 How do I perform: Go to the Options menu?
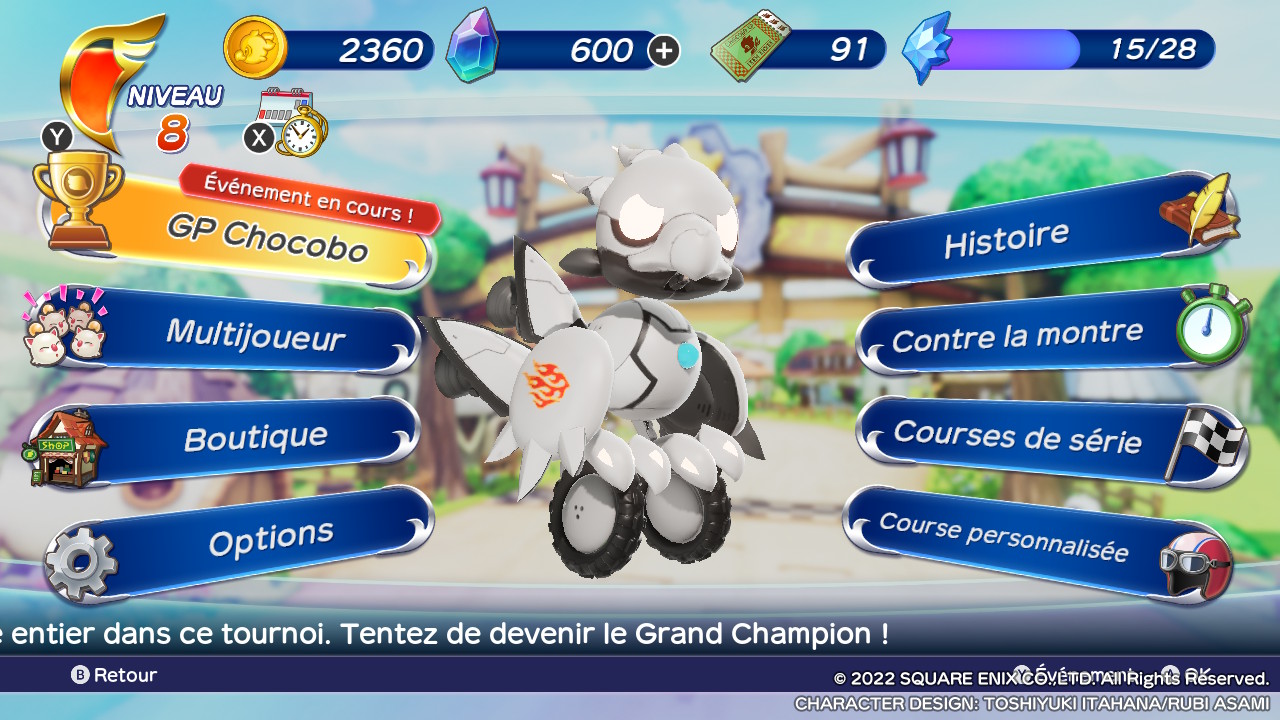click(270, 539)
